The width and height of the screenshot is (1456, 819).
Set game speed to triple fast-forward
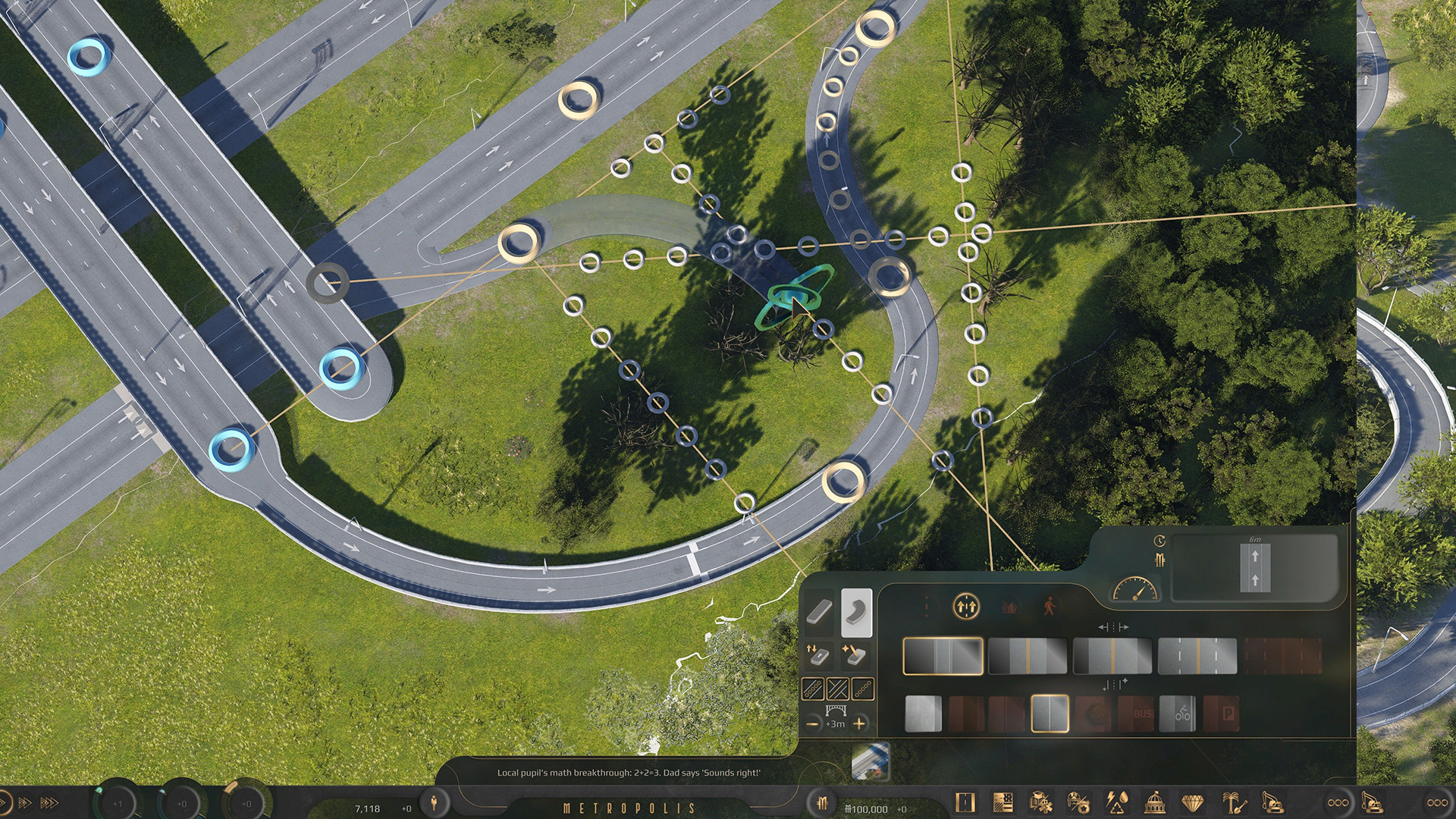coord(49,802)
